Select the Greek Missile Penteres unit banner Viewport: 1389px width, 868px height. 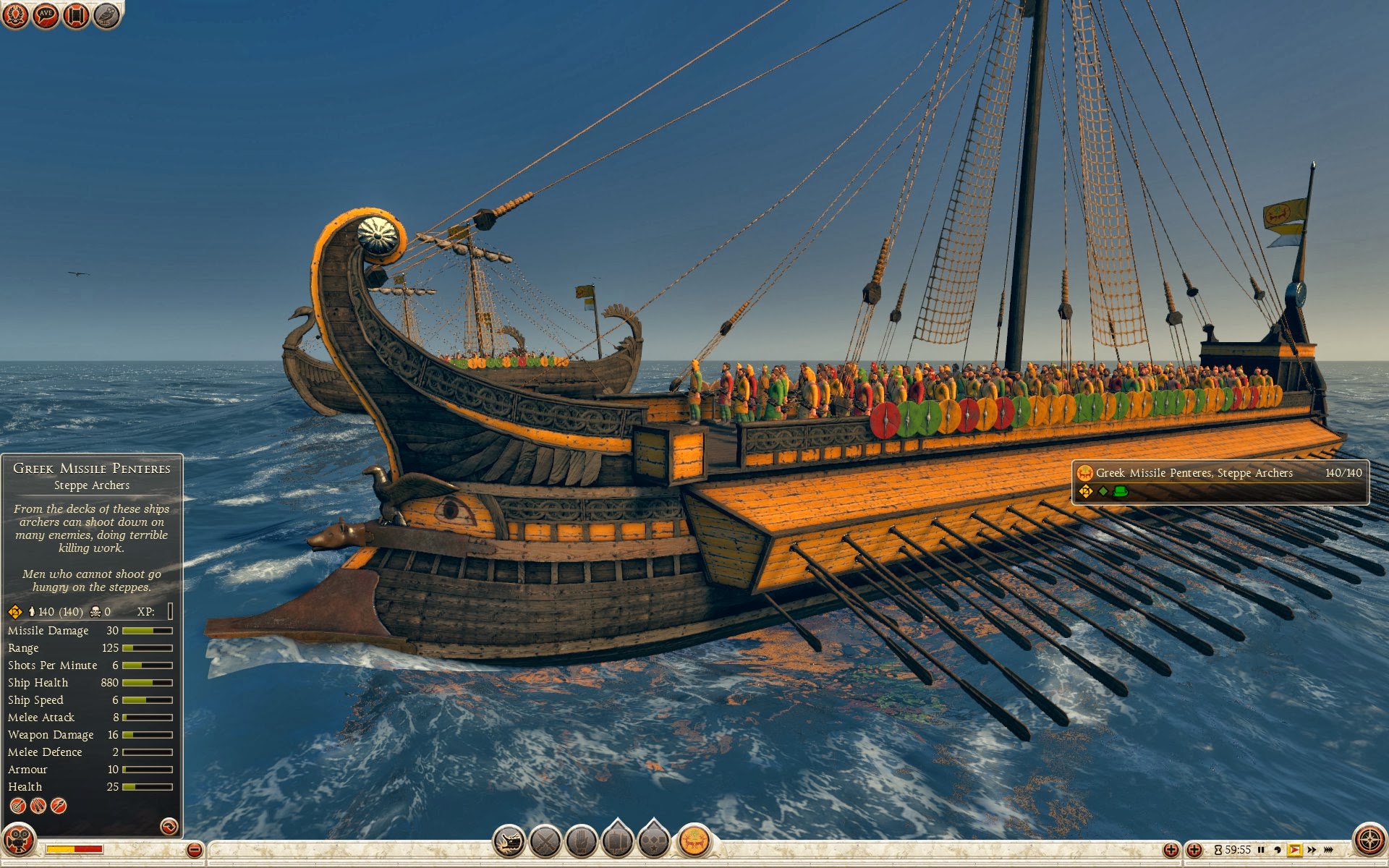click(x=1220, y=482)
